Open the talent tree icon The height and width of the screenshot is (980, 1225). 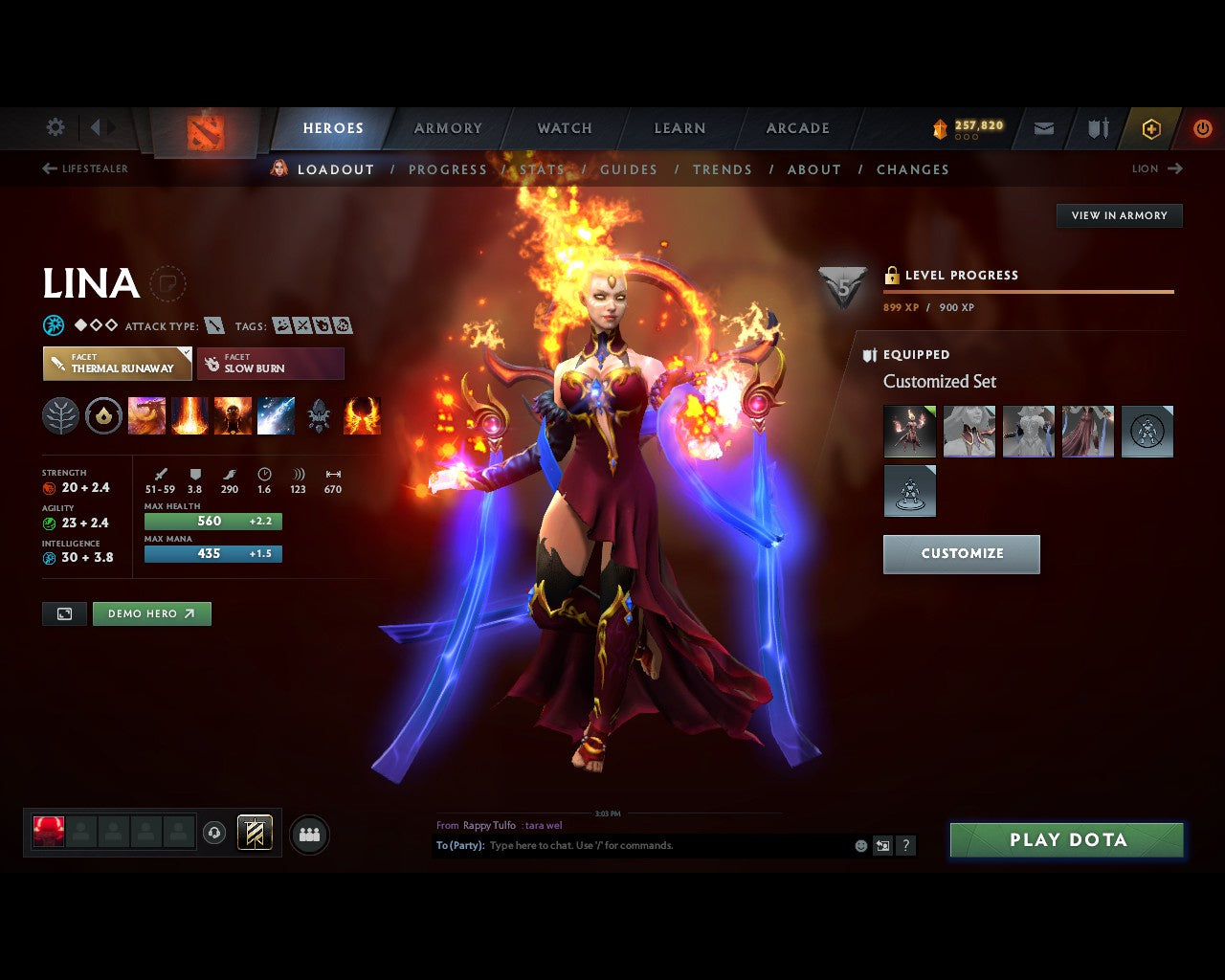pyautogui.click(x=60, y=416)
